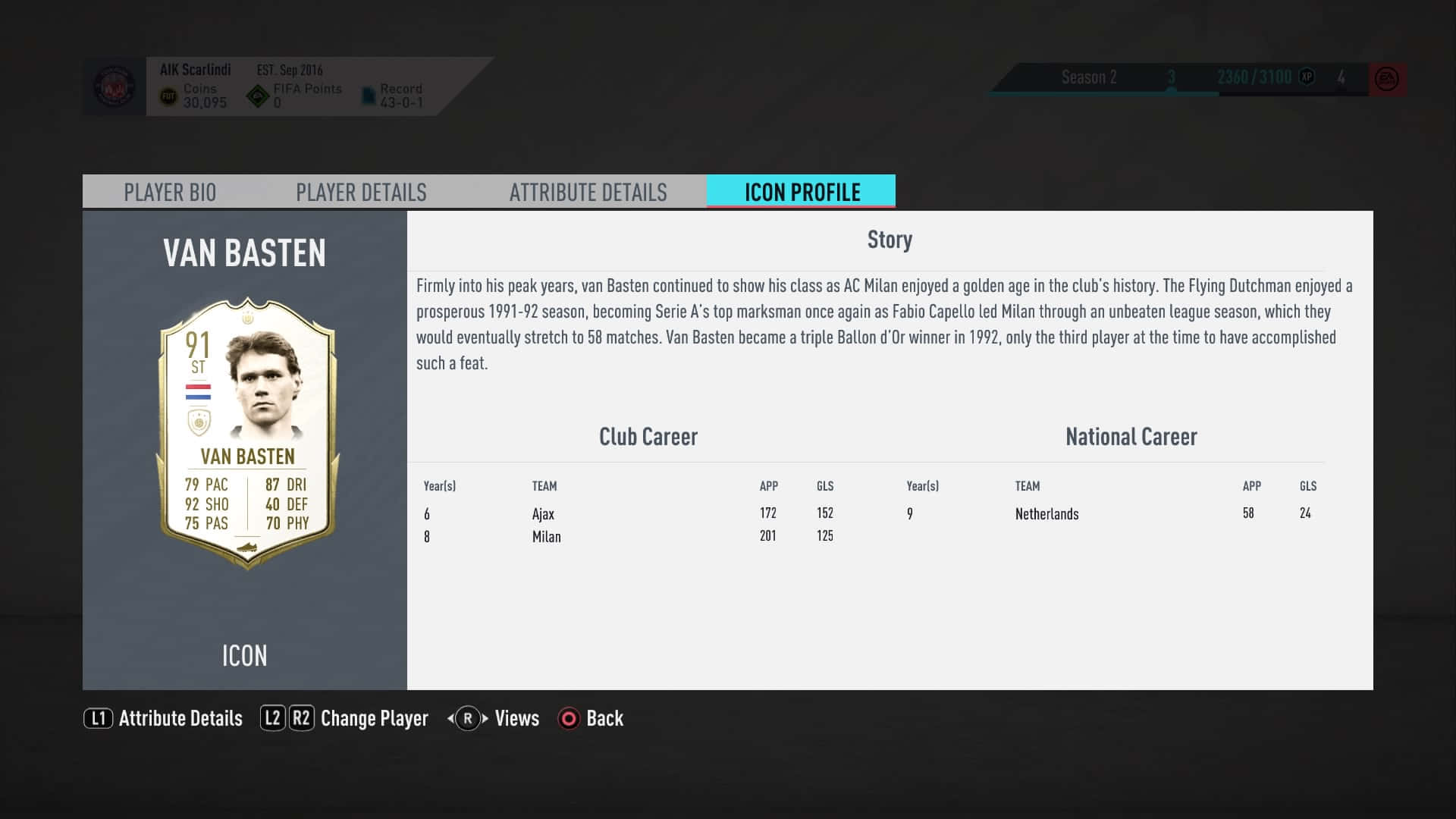This screenshot has height=819, width=1456.
Task: Select the Van Basten 91 ST card
Action: pyautogui.click(x=246, y=433)
